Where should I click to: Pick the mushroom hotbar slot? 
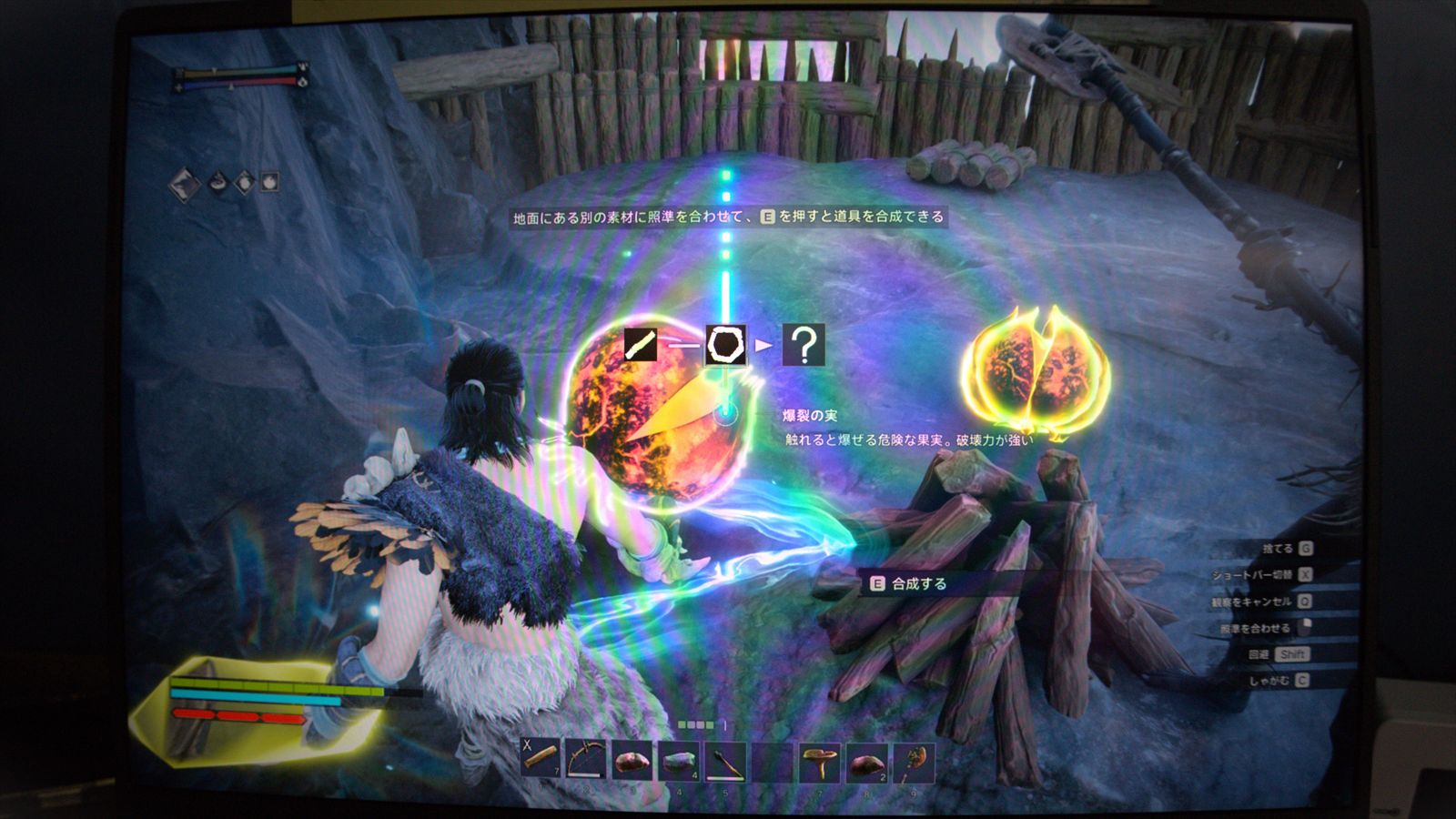click(819, 762)
